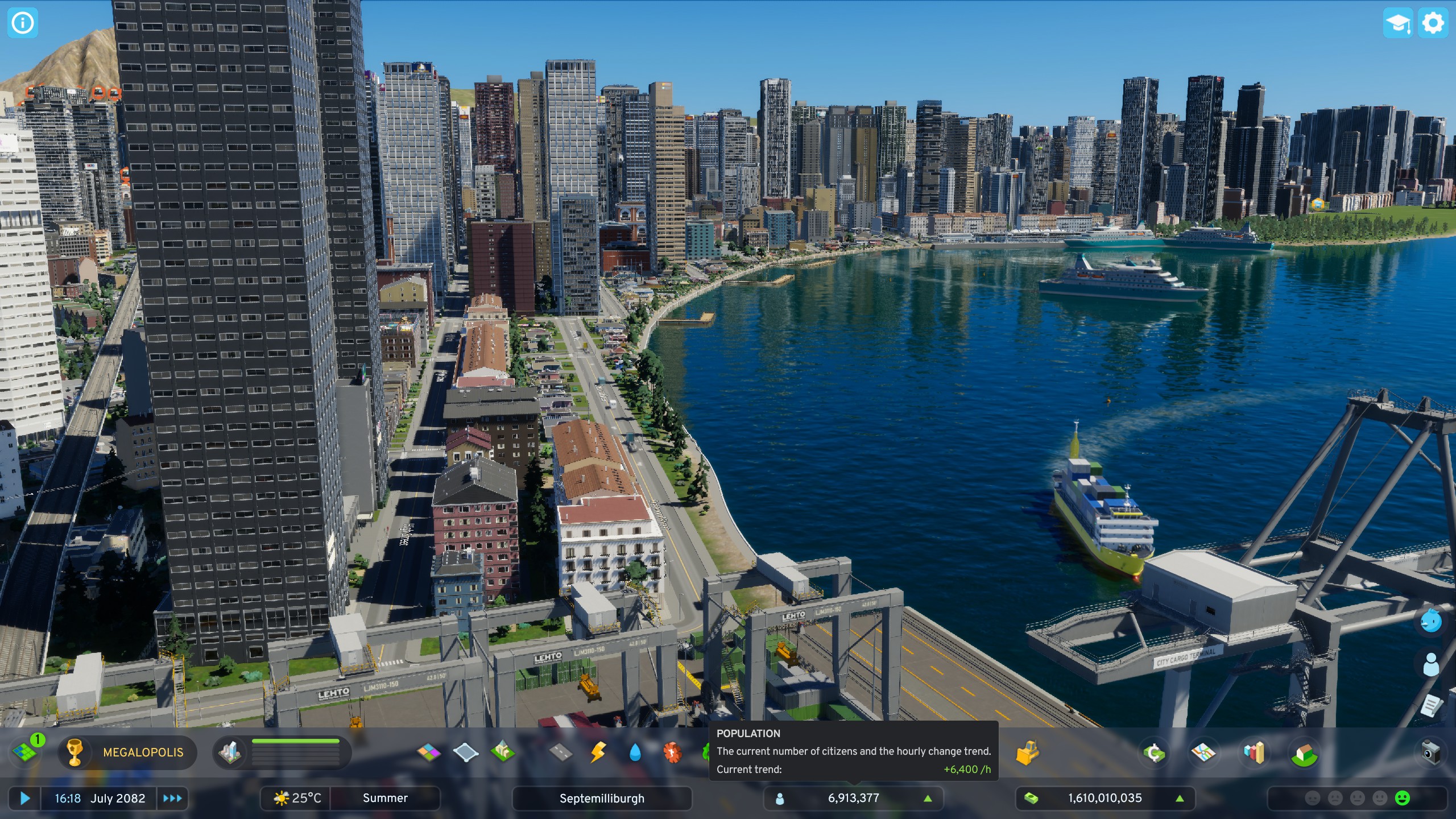1456x819 pixels.
Task: Open the Economy panel
Action: (x=1153, y=752)
